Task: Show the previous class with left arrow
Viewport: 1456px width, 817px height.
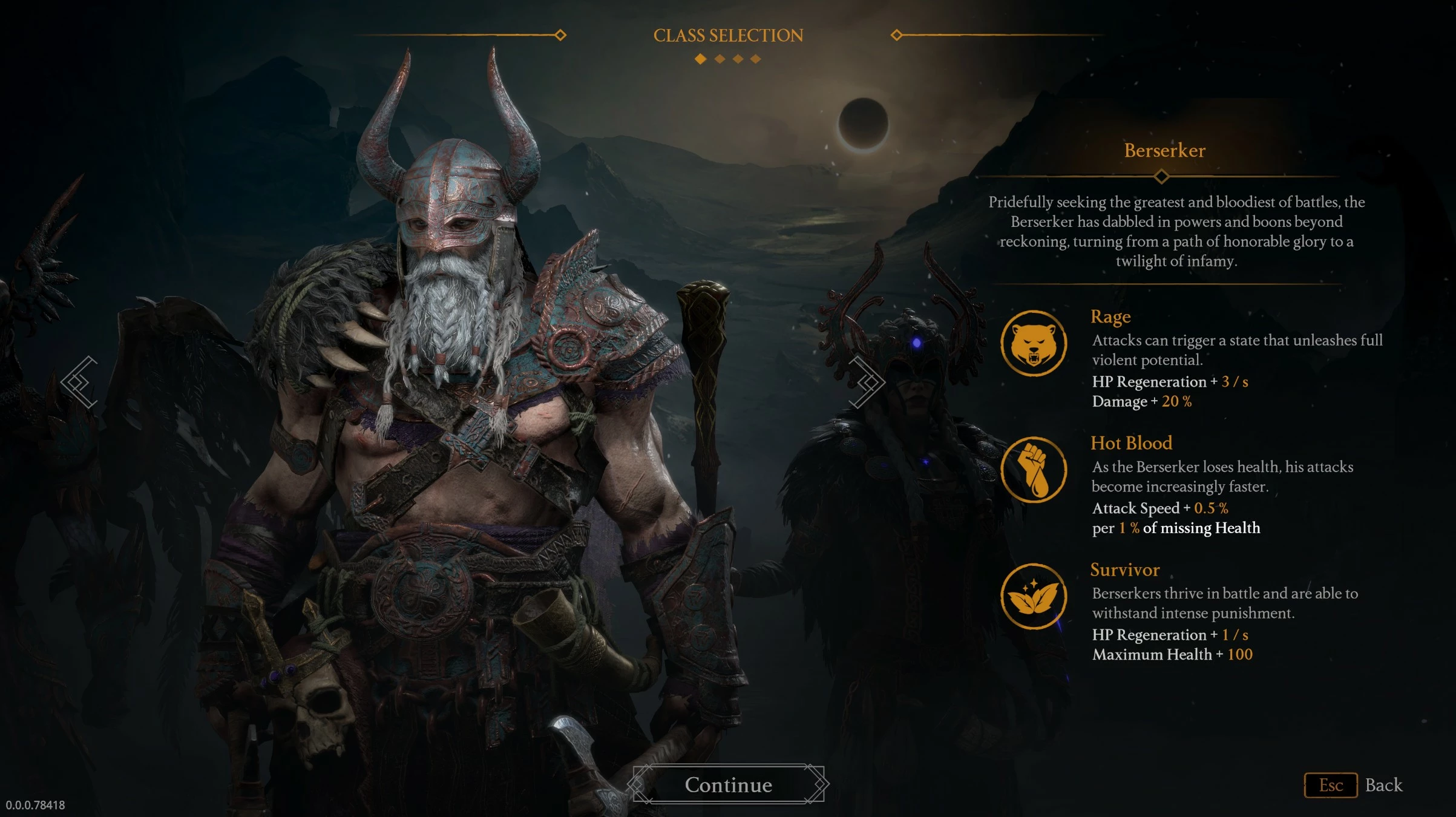Action: pyautogui.click(x=80, y=382)
